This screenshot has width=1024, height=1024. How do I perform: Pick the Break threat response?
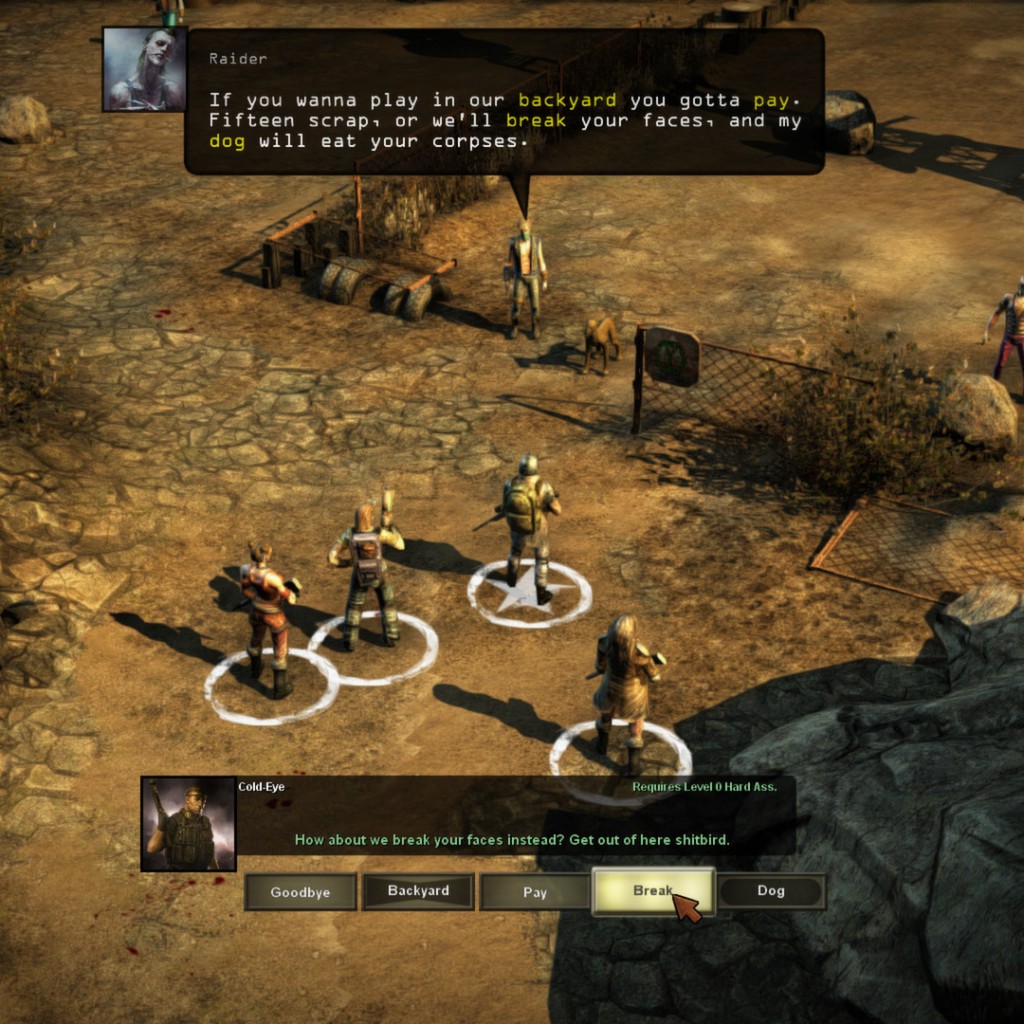[653, 891]
